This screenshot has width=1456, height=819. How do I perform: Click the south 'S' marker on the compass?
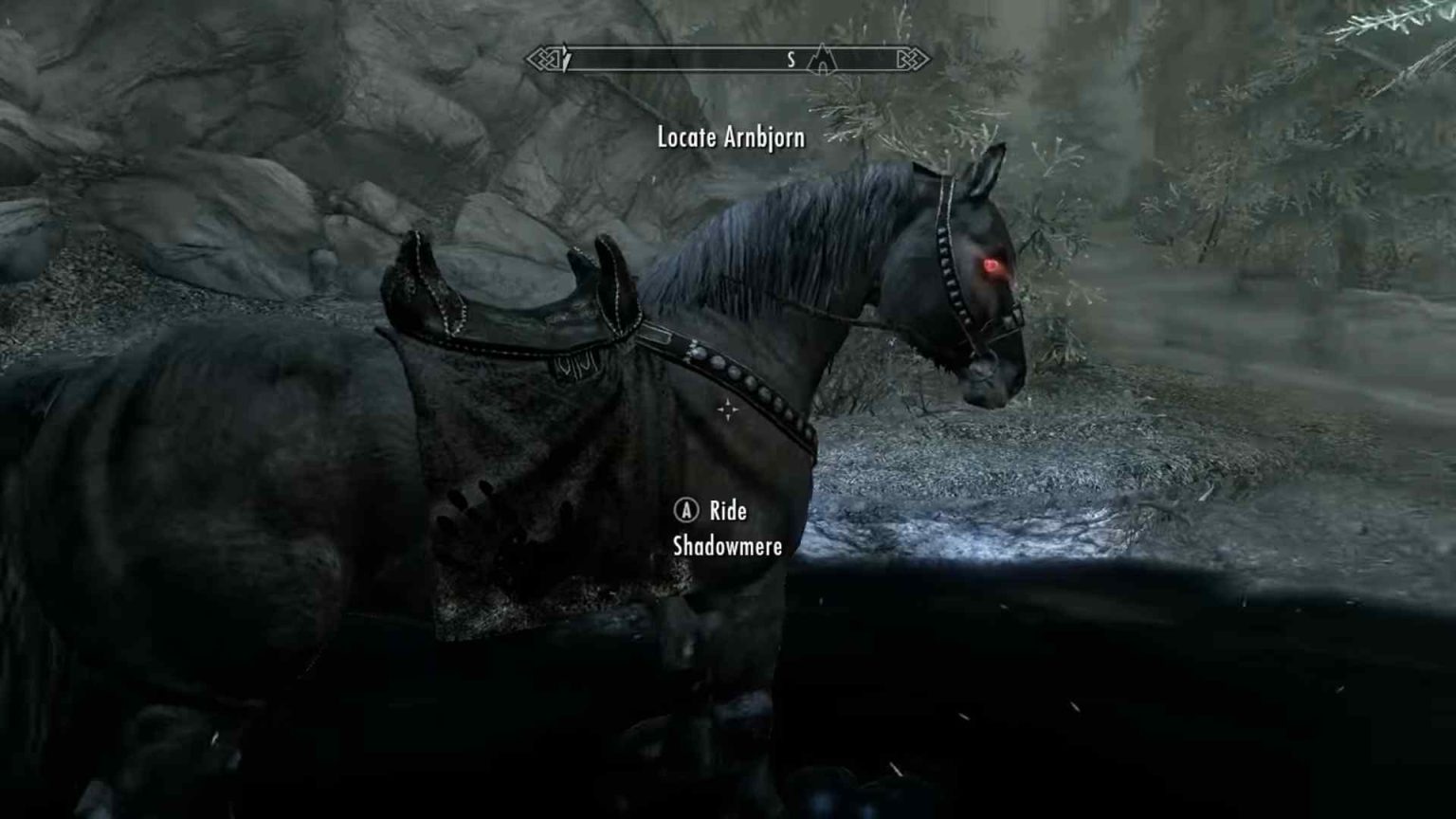pos(791,61)
